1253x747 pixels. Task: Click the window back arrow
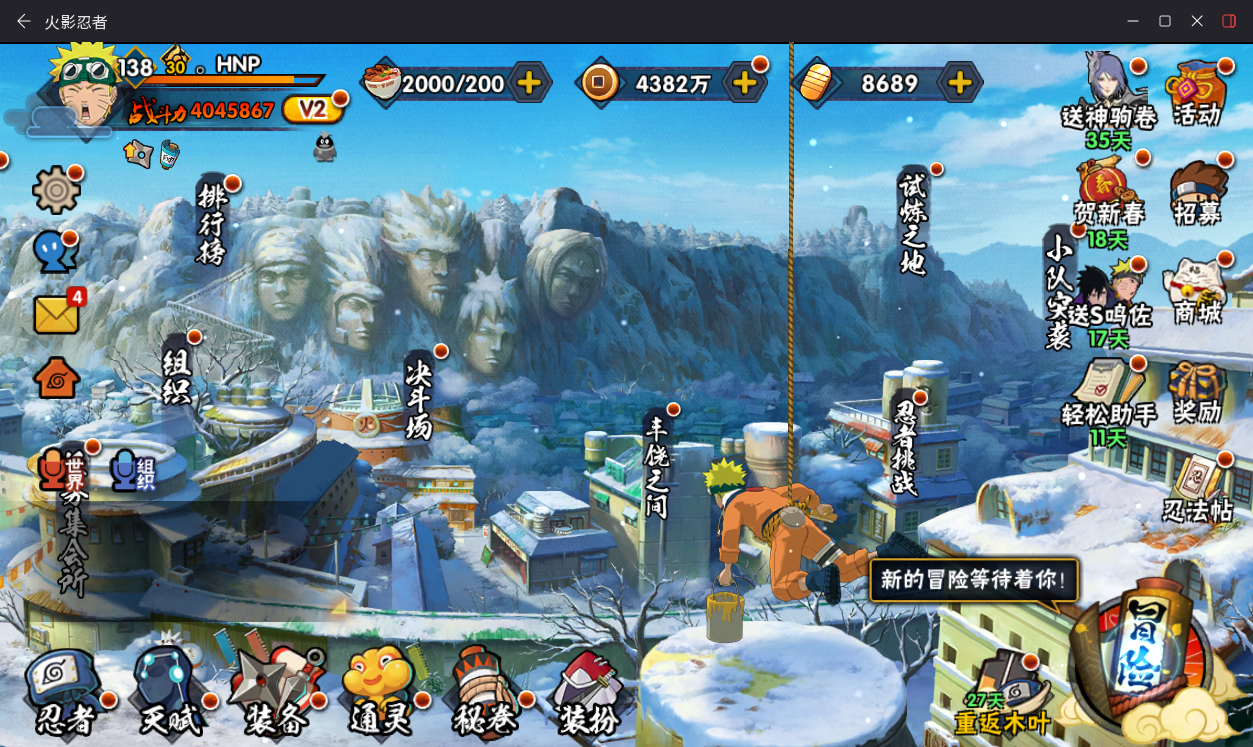click(23, 21)
